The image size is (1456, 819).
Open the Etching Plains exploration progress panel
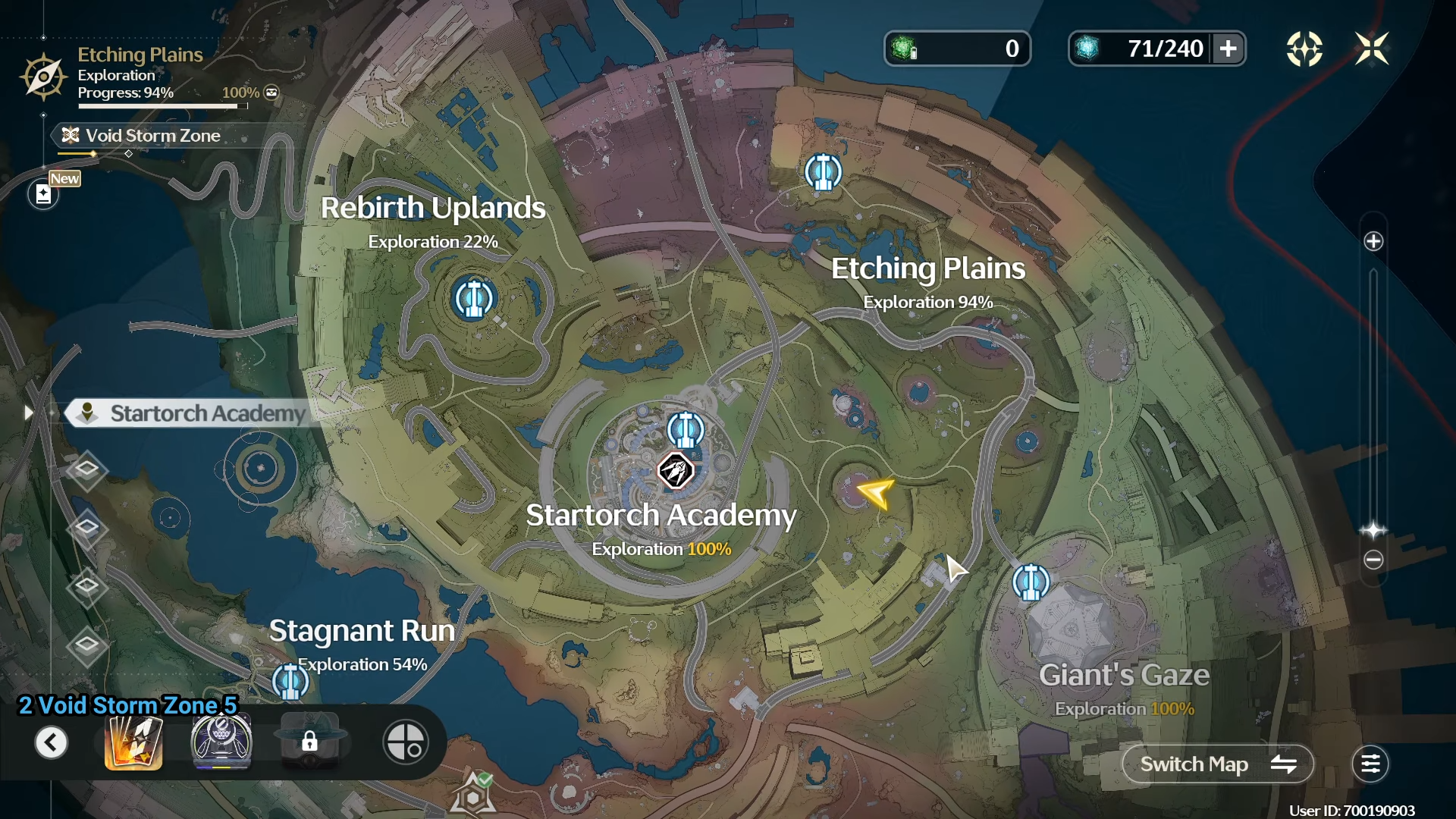pyautogui.click(x=140, y=74)
